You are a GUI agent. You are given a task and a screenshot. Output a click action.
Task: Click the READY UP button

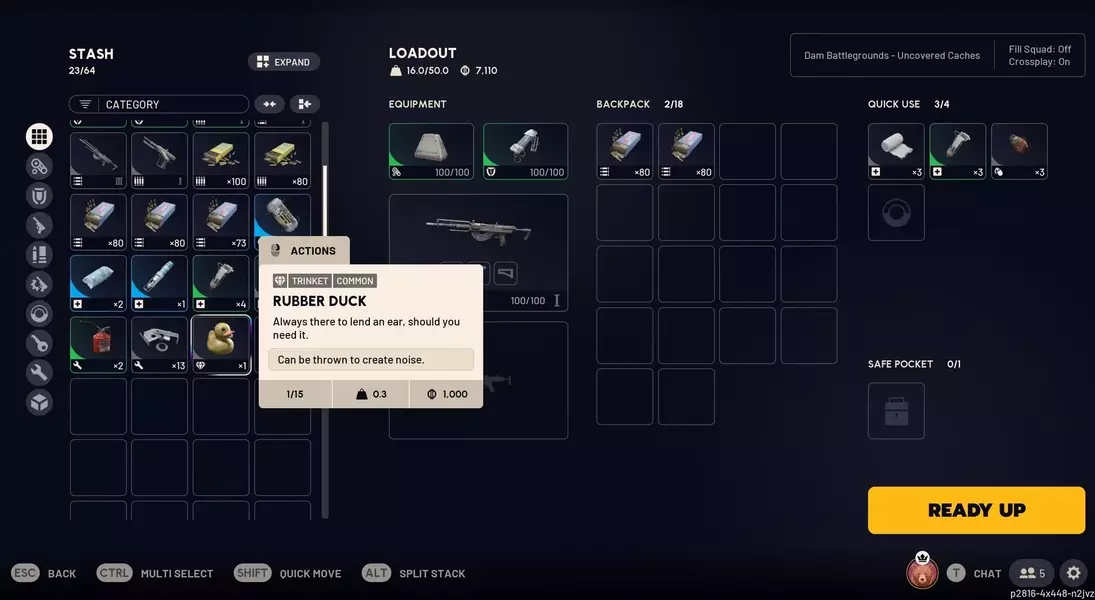pyautogui.click(x=976, y=510)
